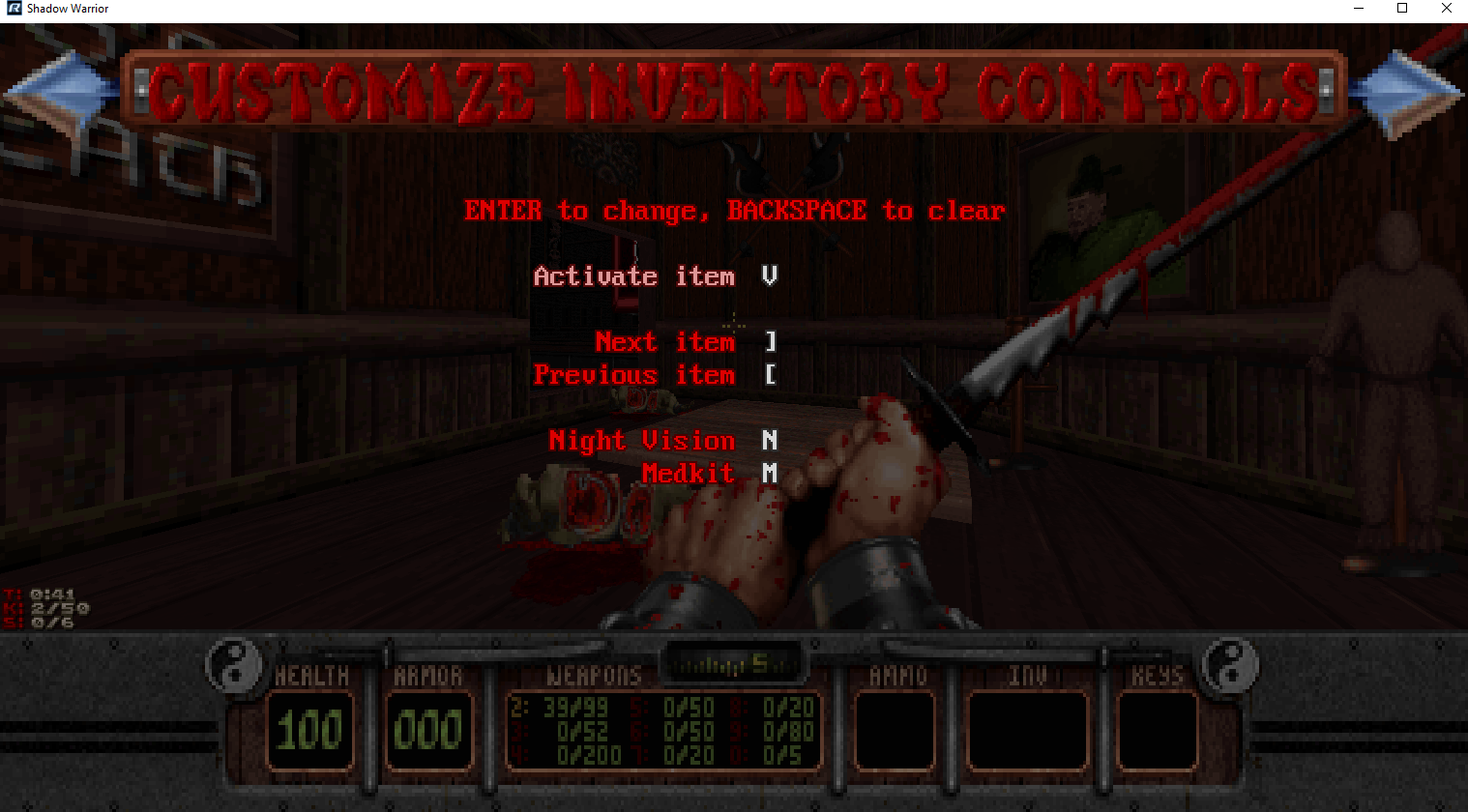This screenshot has width=1468, height=812.
Task: Click the right diamond arrow navigation icon
Action: coord(1407,90)
